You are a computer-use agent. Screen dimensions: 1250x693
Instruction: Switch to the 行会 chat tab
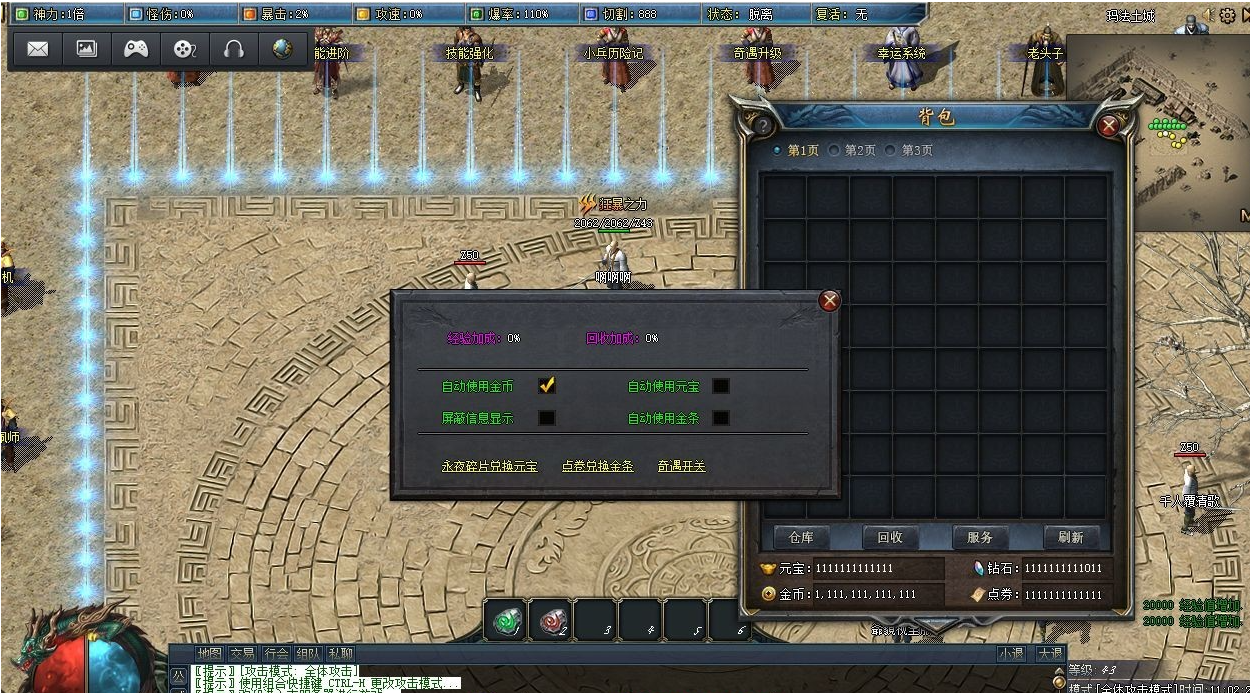(276, 653)
